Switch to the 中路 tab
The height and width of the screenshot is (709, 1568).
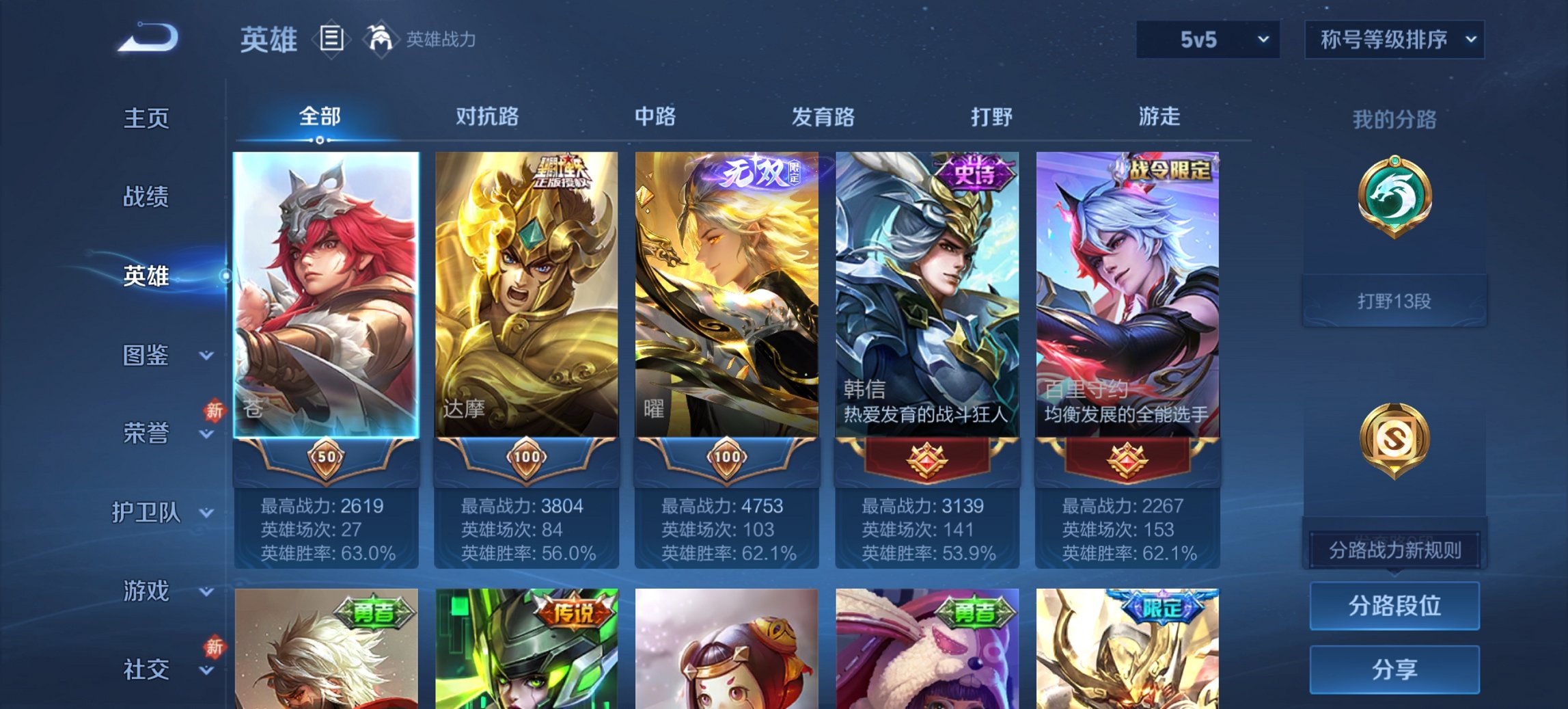tap(654, 117)
